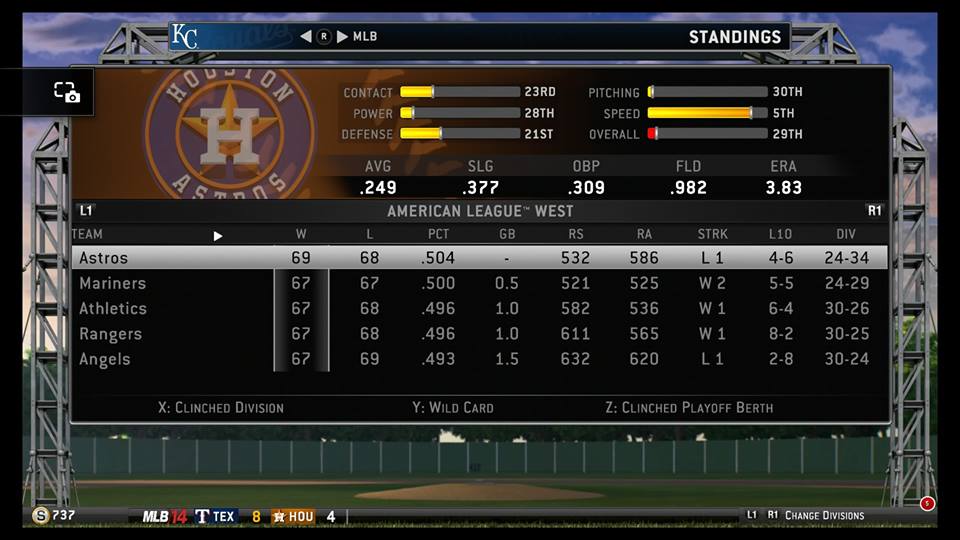Click the American League West division title
This screenshot has width=960, height=540.
pyautogui.click(x=480, y=212)
